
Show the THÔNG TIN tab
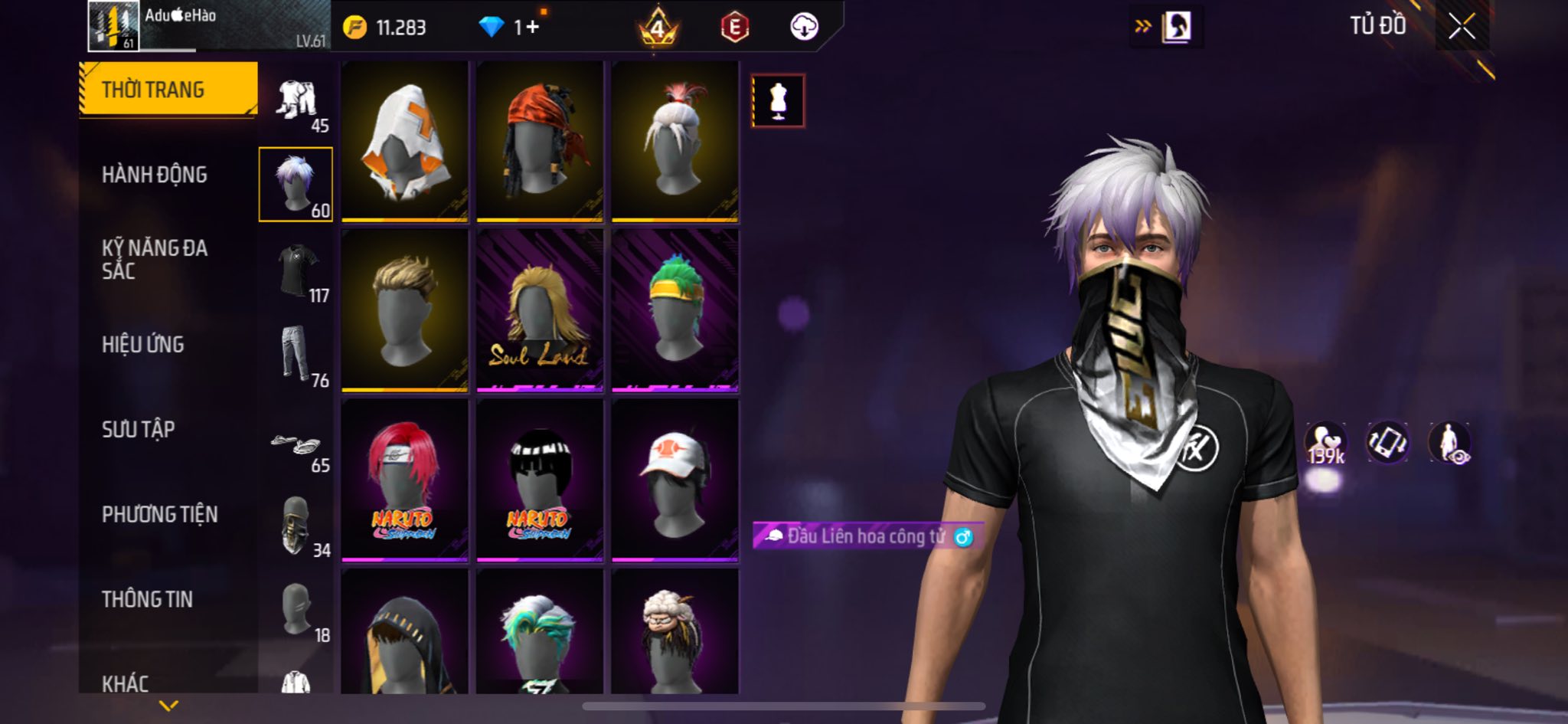[x=147, y=599]
